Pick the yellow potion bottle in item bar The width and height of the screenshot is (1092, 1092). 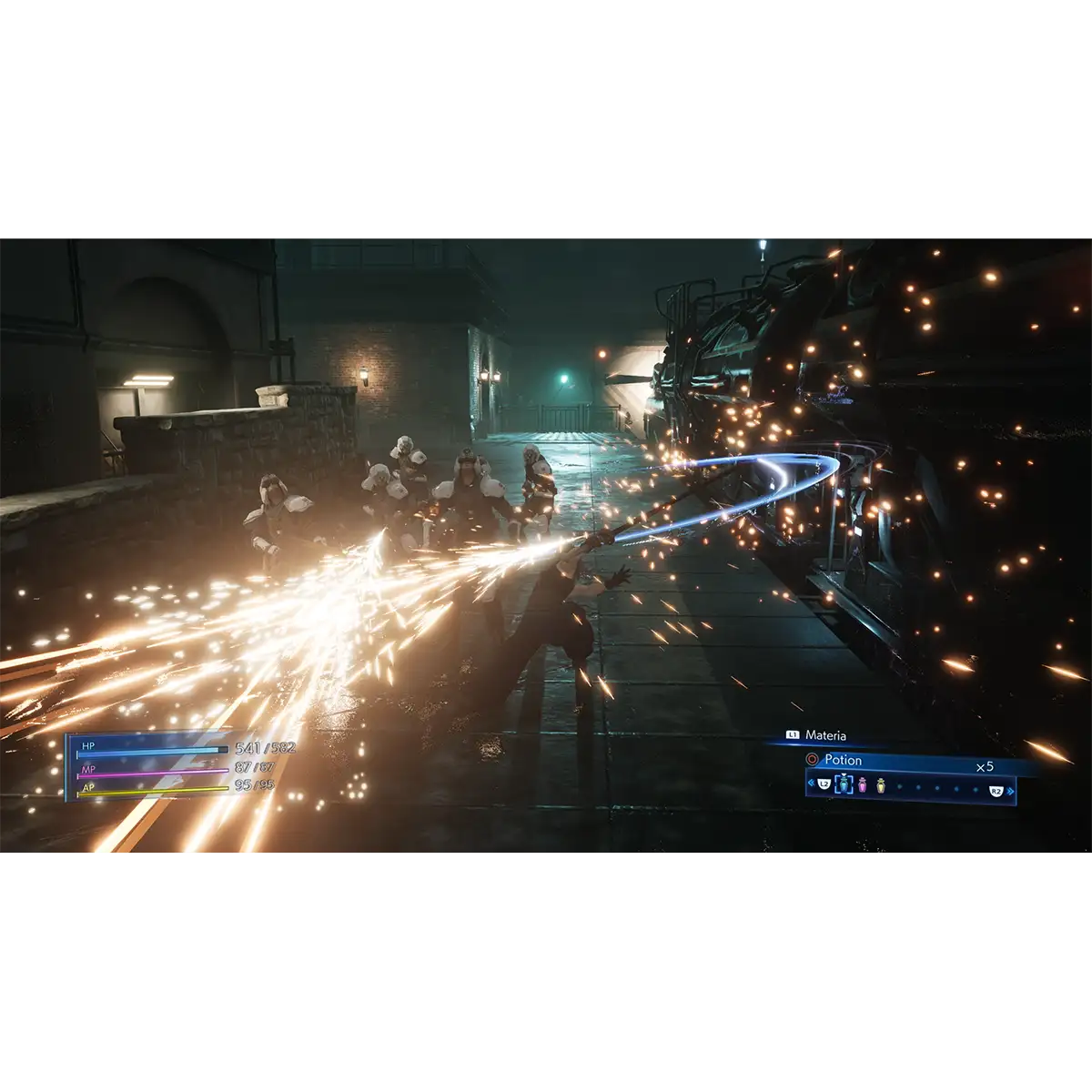pyautogui.click(x=881, y=784)
